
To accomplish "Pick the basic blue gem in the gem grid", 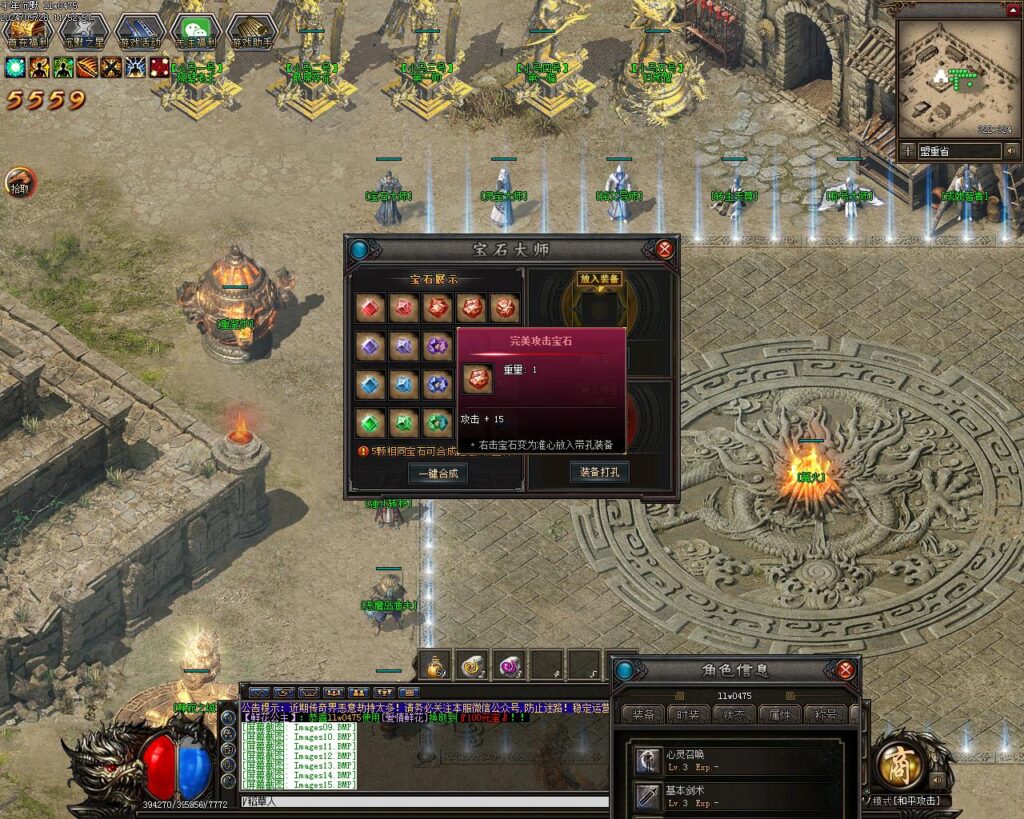I will [x=370, y=384].
